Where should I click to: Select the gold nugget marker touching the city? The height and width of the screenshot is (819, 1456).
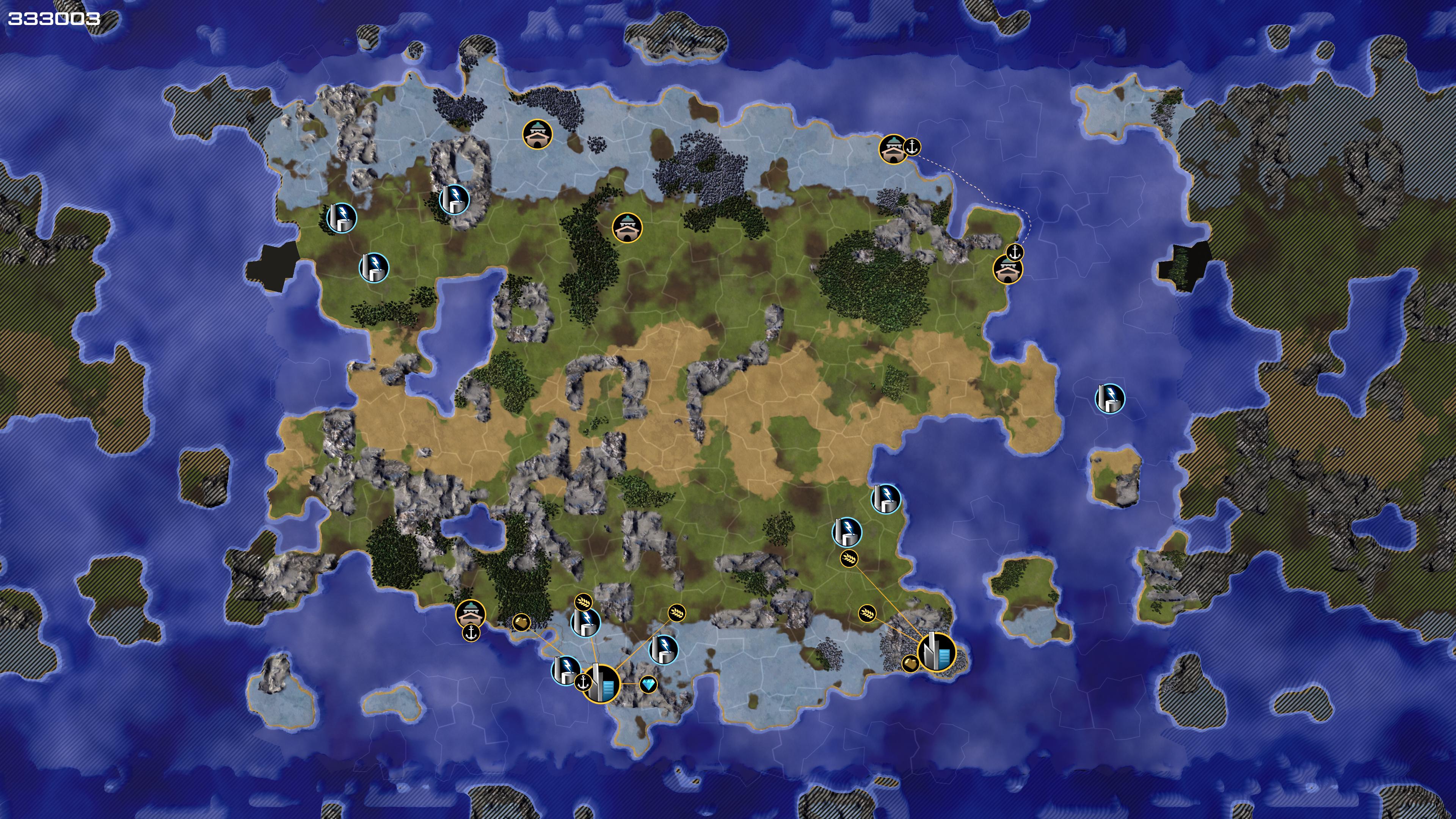click(910, 663)
